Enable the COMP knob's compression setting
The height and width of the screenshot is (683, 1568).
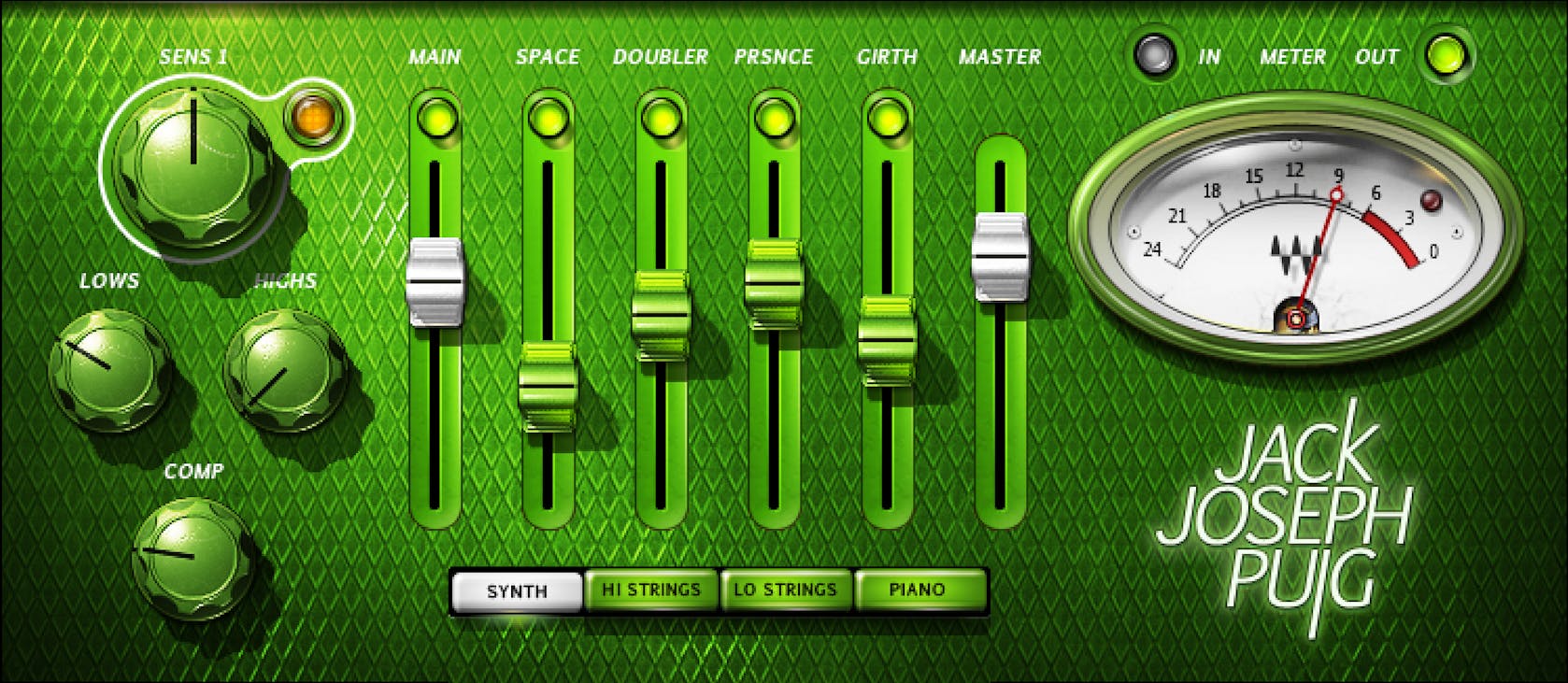pos(192,556)
